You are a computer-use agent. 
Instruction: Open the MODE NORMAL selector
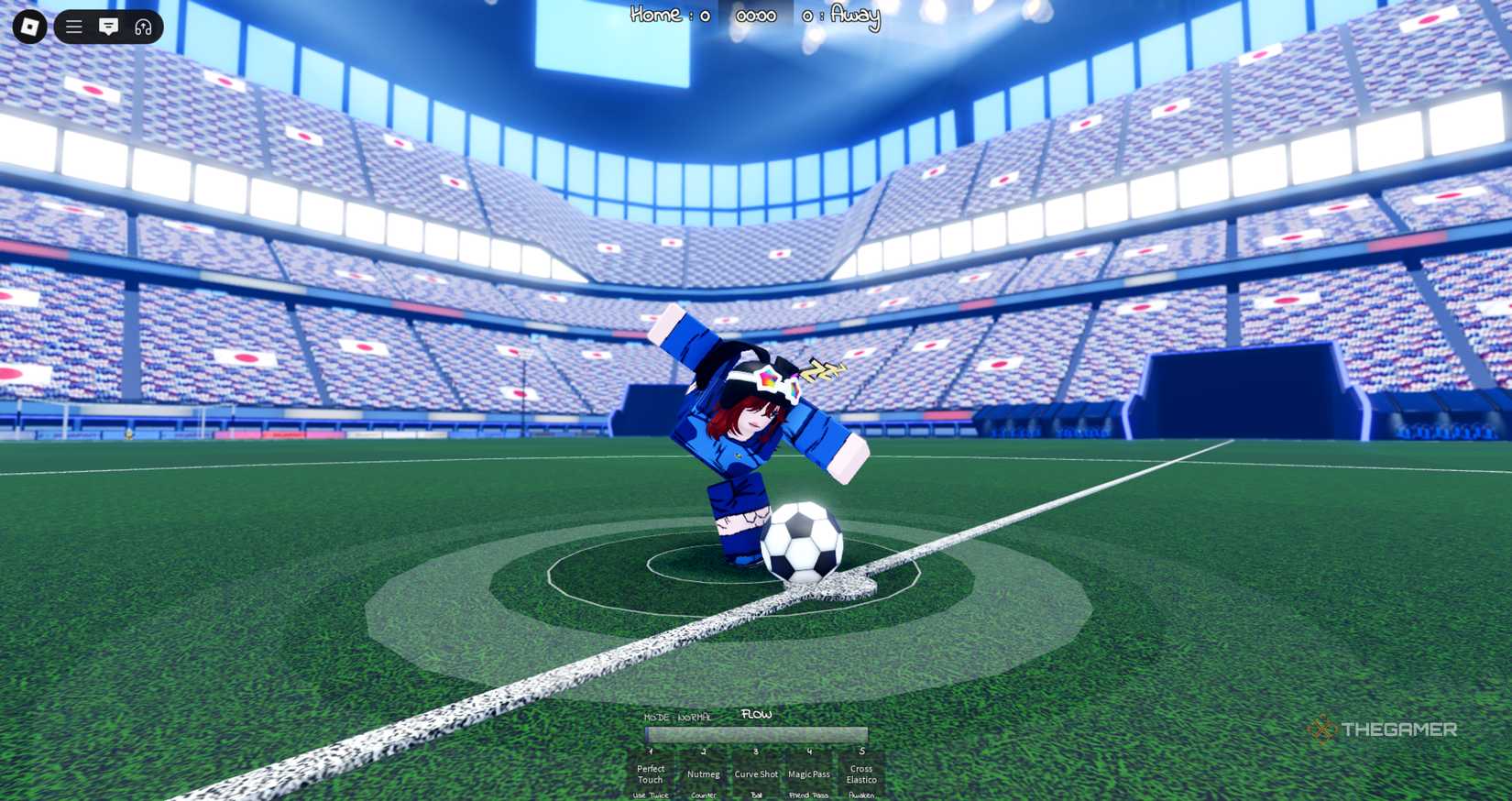678,718
